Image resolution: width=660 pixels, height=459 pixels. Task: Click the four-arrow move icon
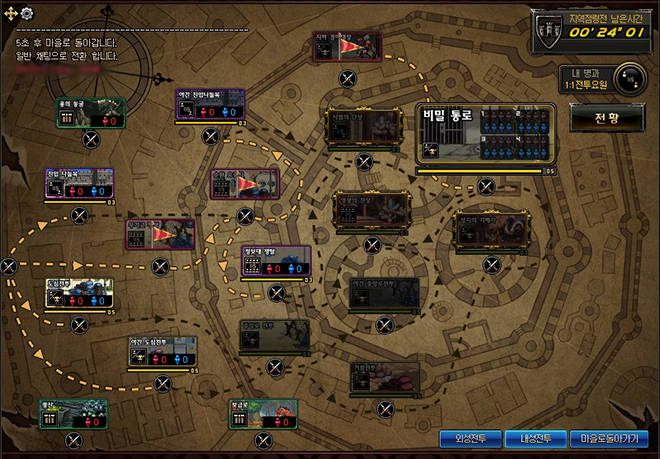pyautogui.click(x=11, y=13)
